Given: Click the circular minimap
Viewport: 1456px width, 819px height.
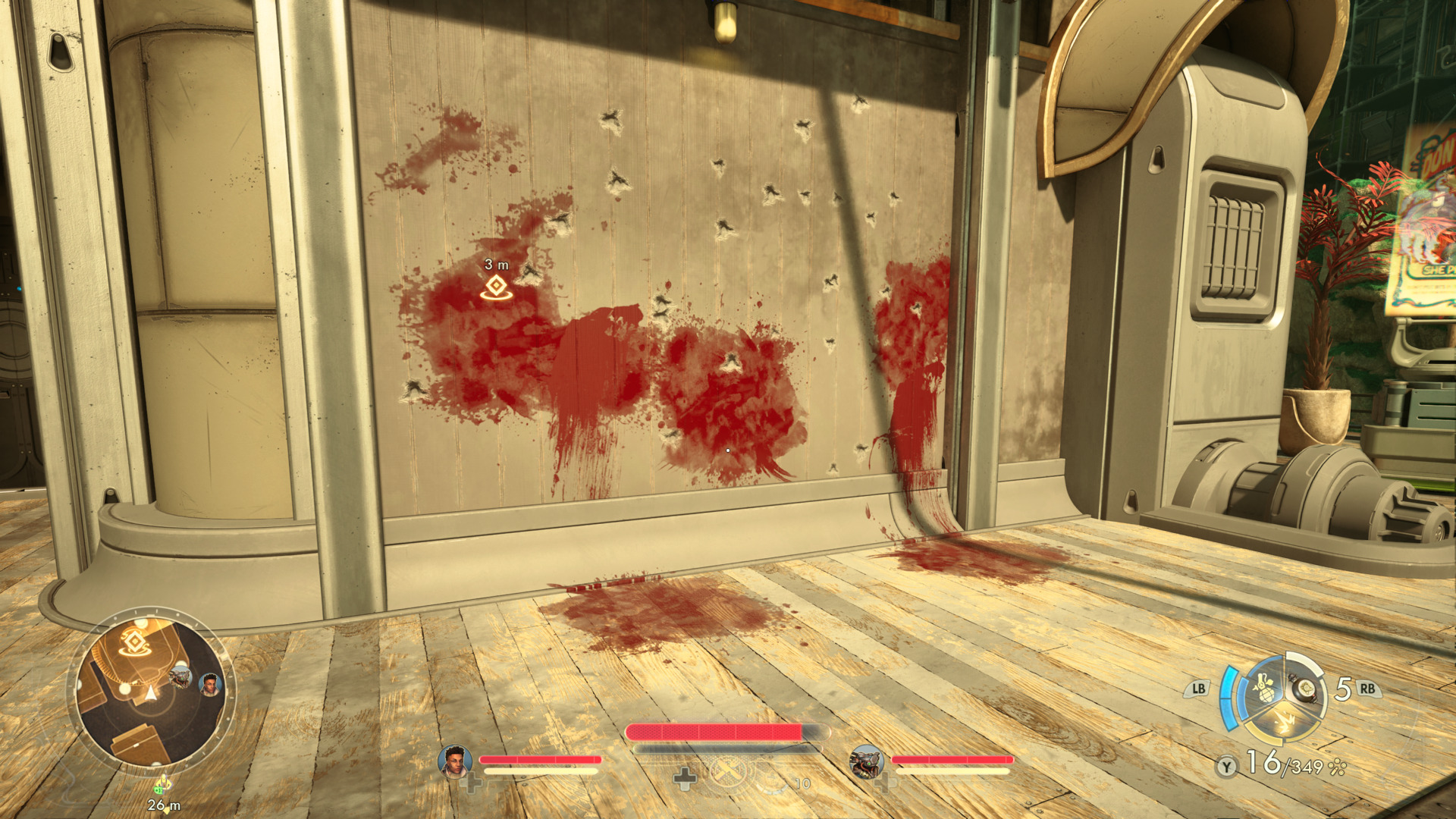Looking at the screenshot, I should click(x=151, y=690).
